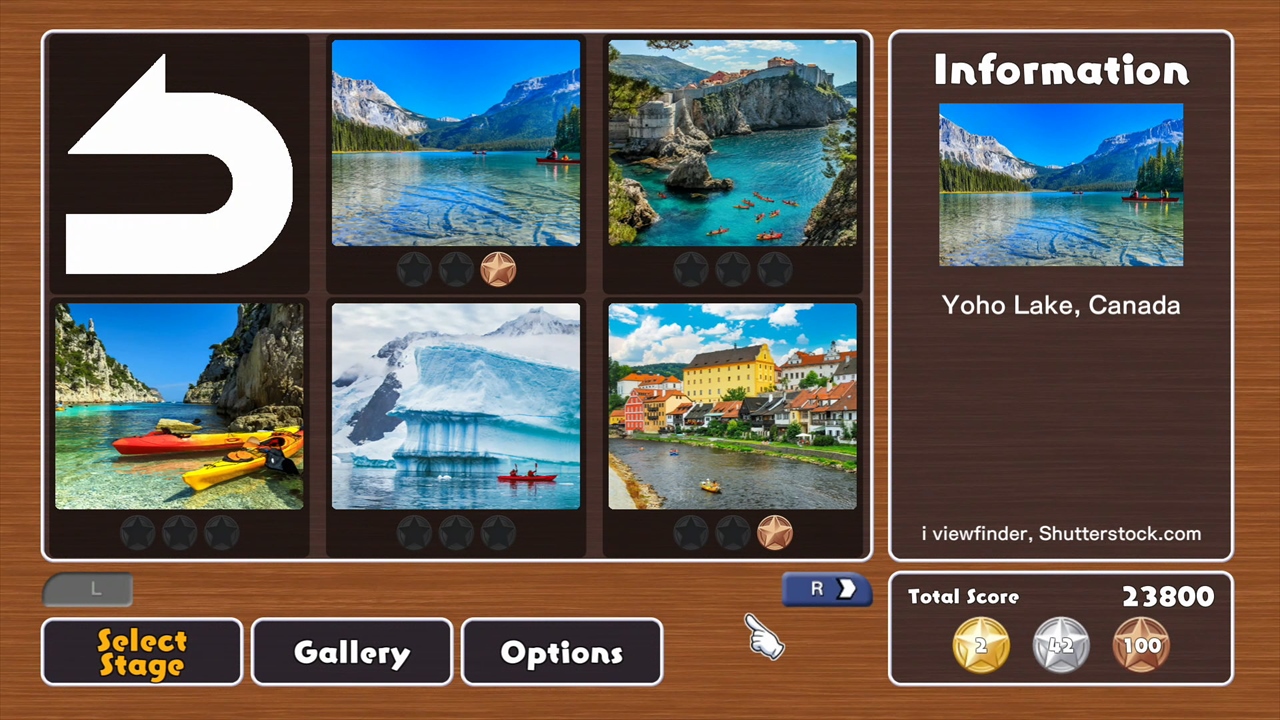Click the gold medal counter icon
Screen dimensions: 1280x720
979,645
